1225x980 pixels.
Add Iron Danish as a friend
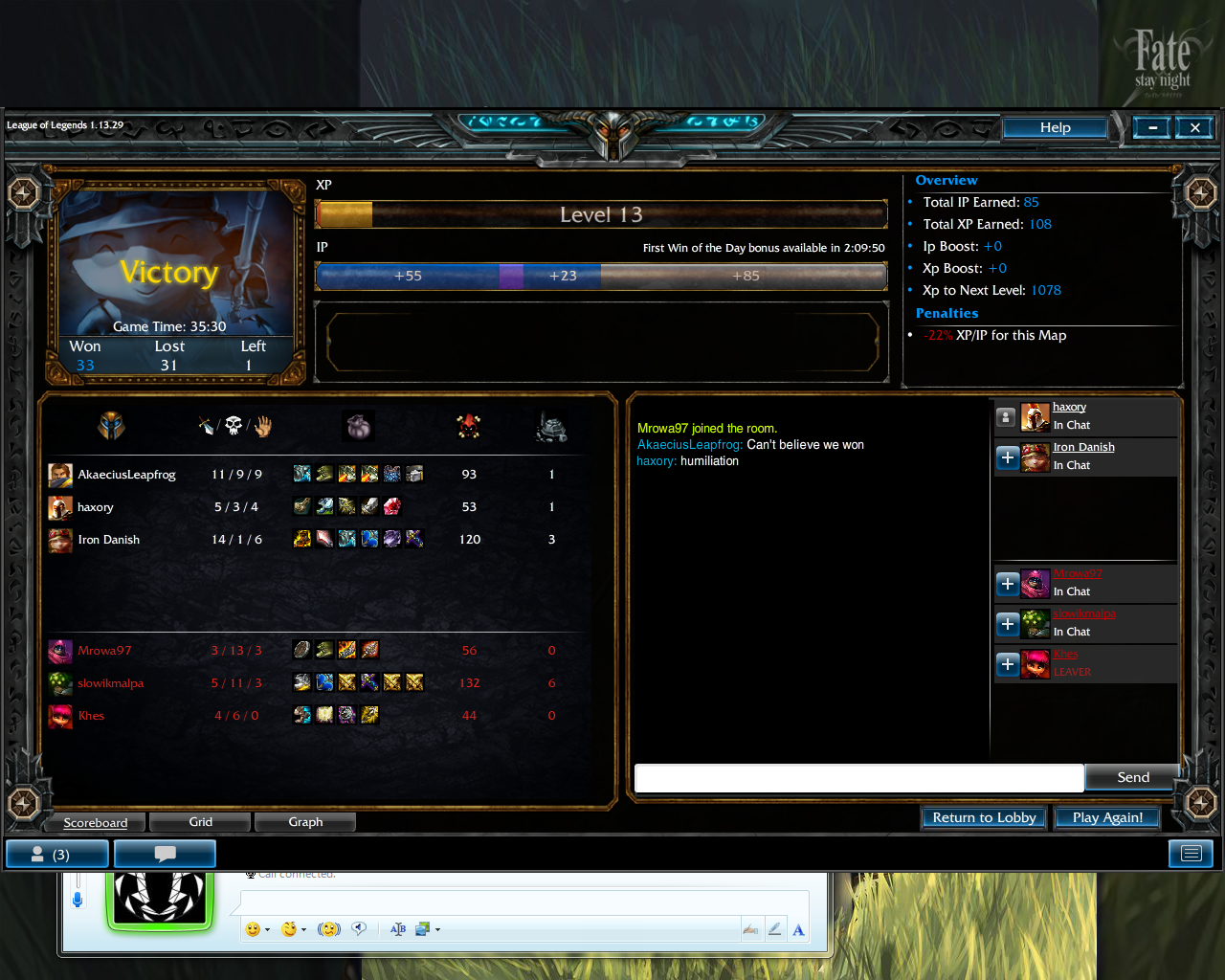pos(1007,457)
